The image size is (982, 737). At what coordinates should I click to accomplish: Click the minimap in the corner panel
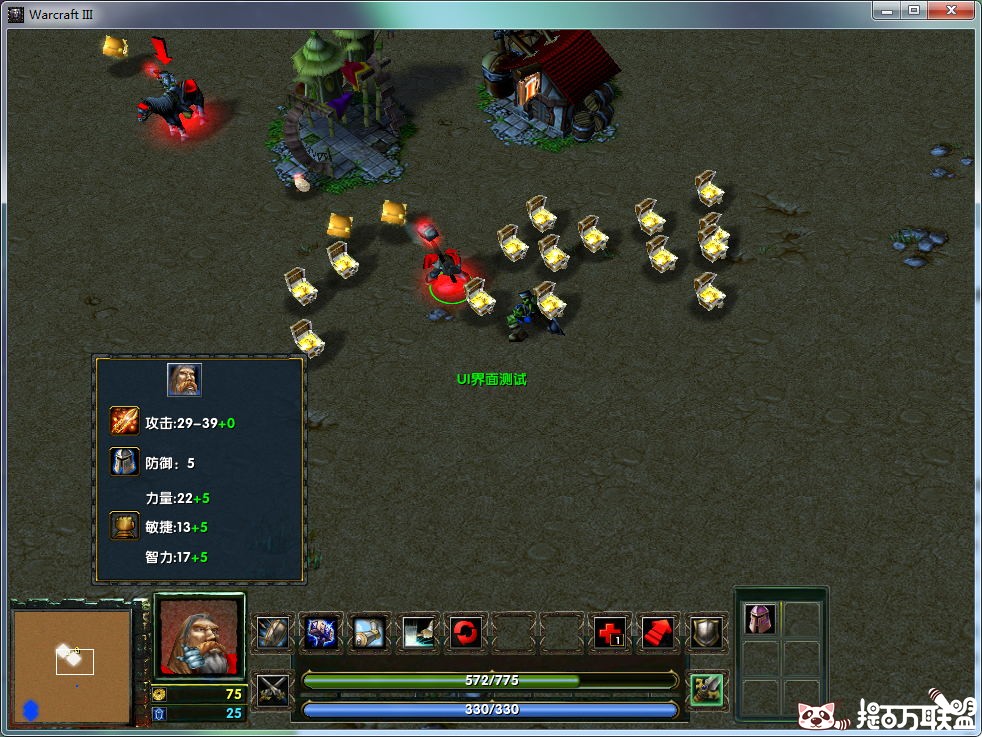click(72, 665)
